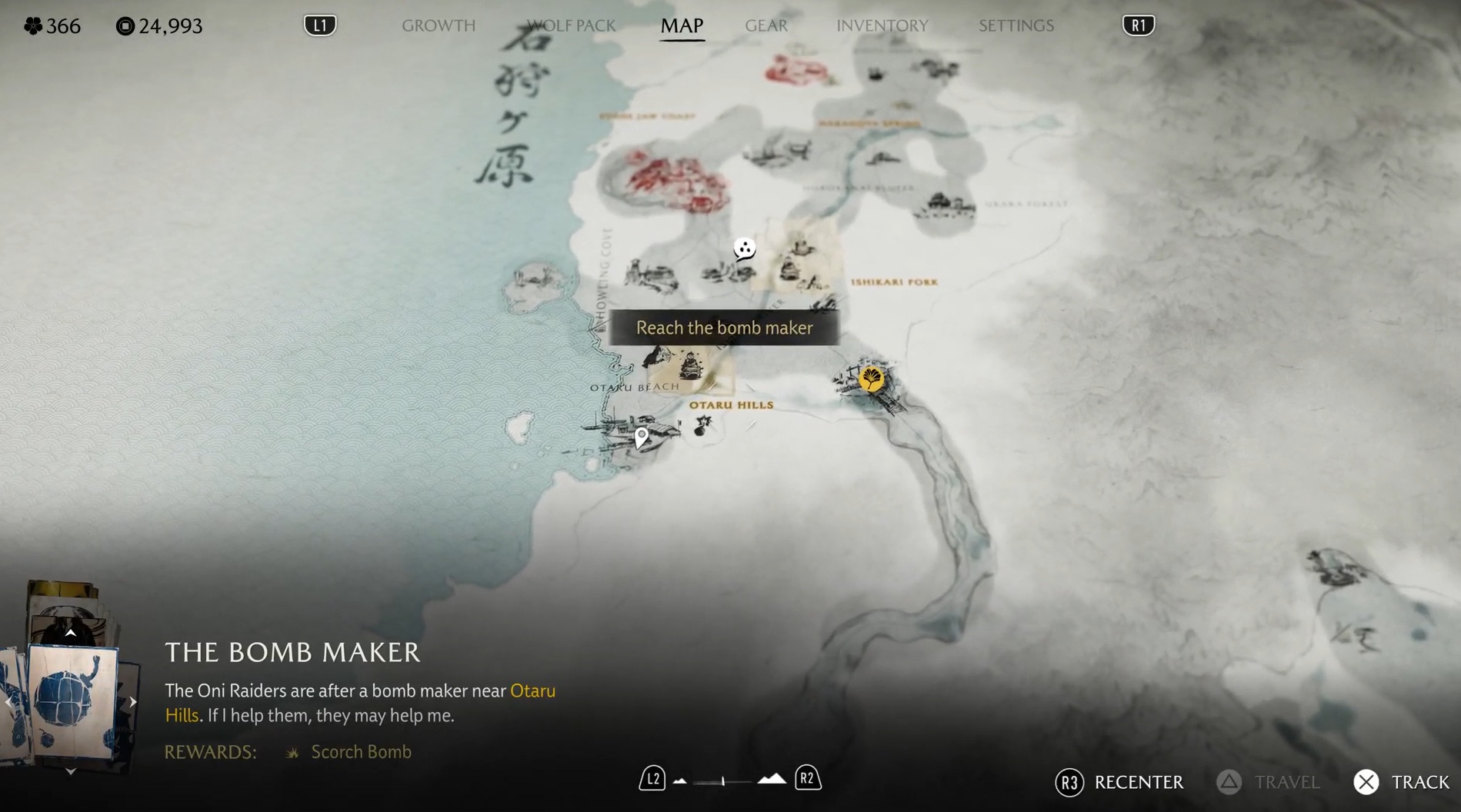Viewport: 1461px width, 812px height.
Task: Click the white location pin marker
Action: (641, 438)
